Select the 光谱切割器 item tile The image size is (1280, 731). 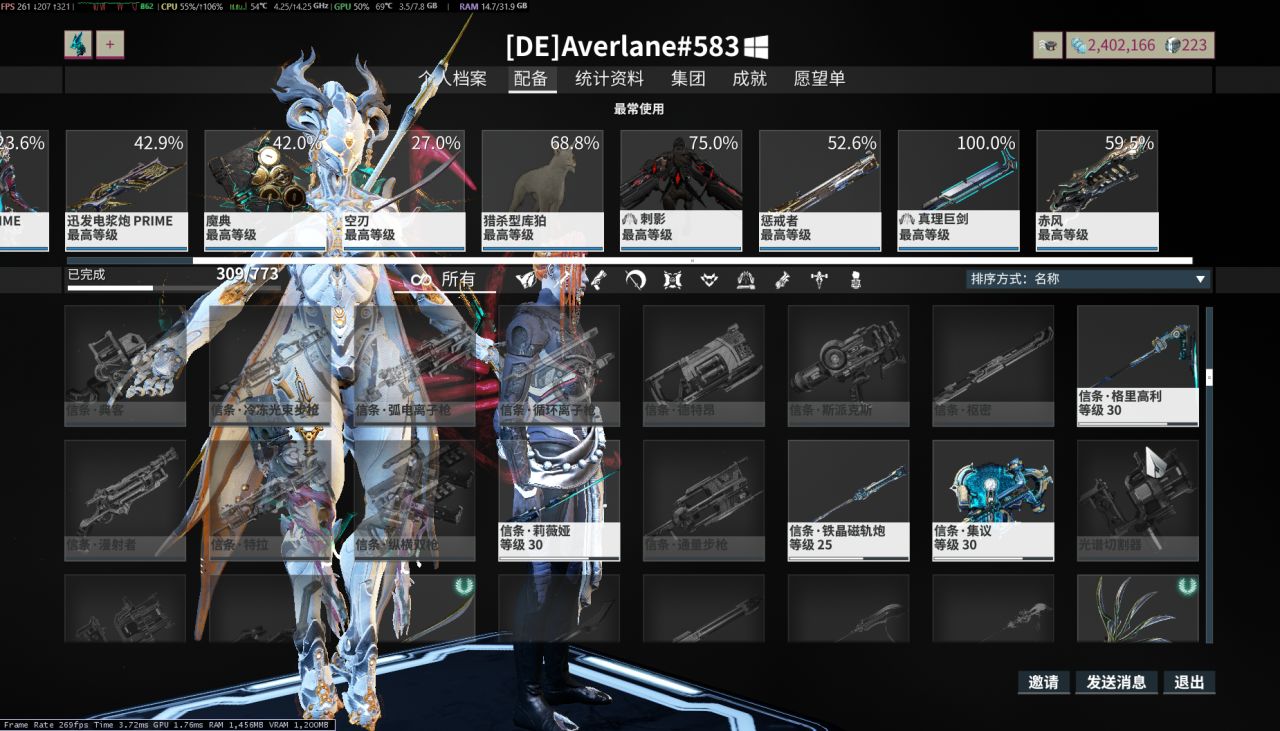click(x=1137, y=500)
